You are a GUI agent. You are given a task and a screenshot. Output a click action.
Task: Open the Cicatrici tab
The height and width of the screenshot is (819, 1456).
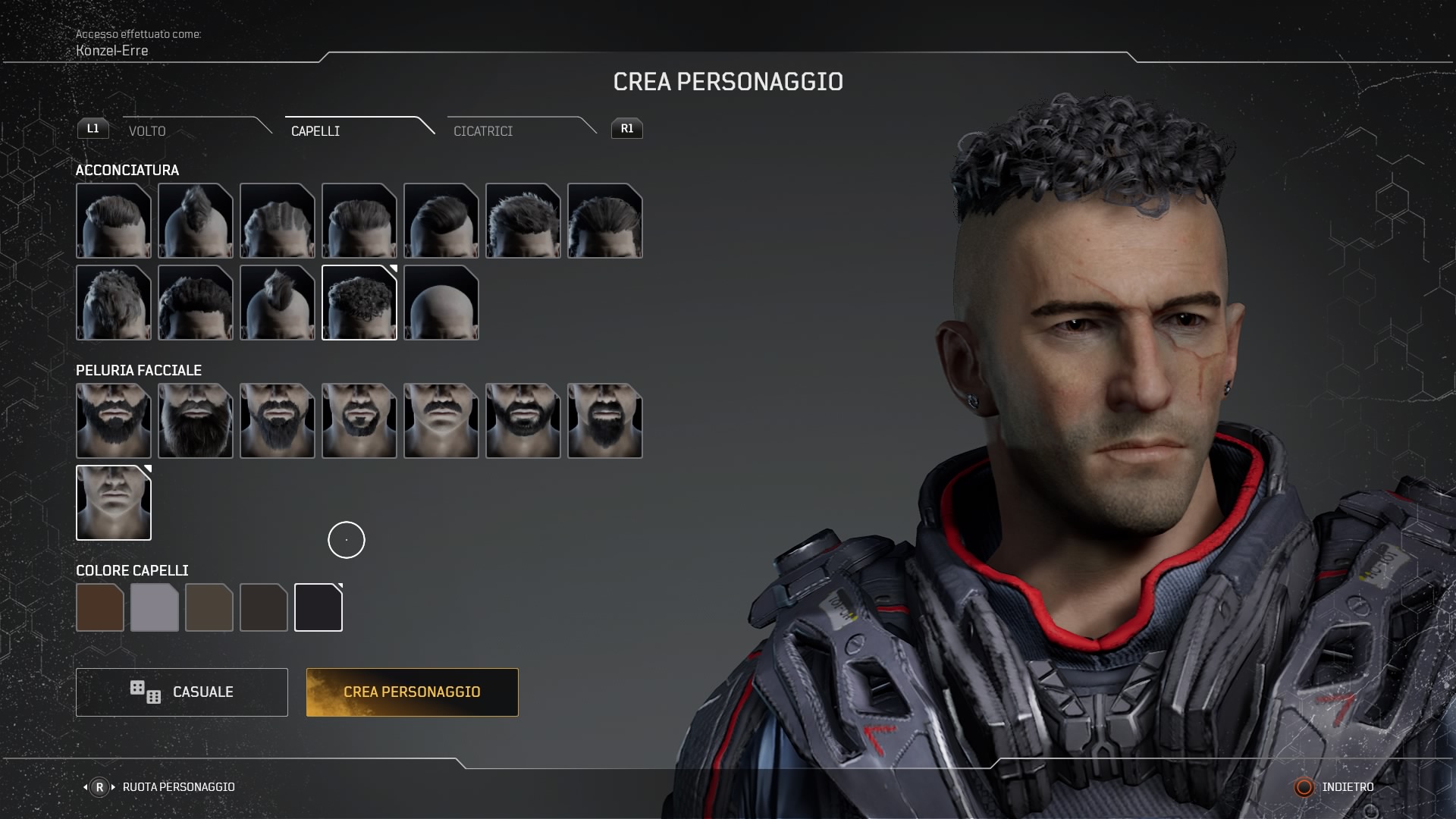click(x=483, y=131)
